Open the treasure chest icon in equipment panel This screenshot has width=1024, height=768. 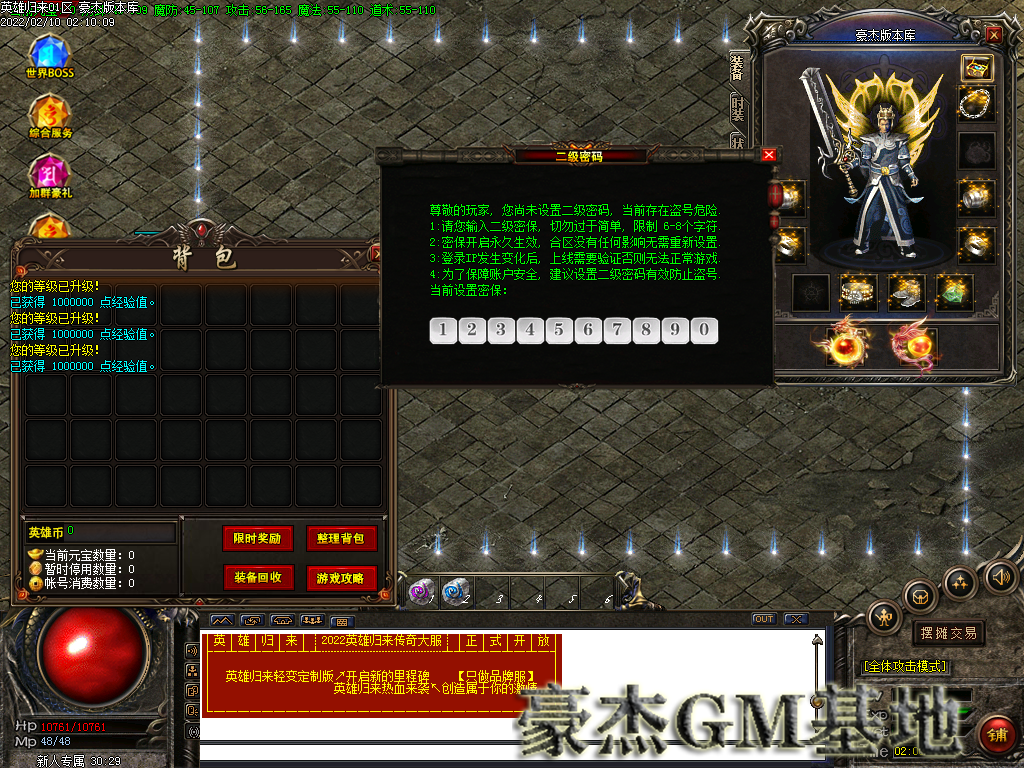point(976,67)
